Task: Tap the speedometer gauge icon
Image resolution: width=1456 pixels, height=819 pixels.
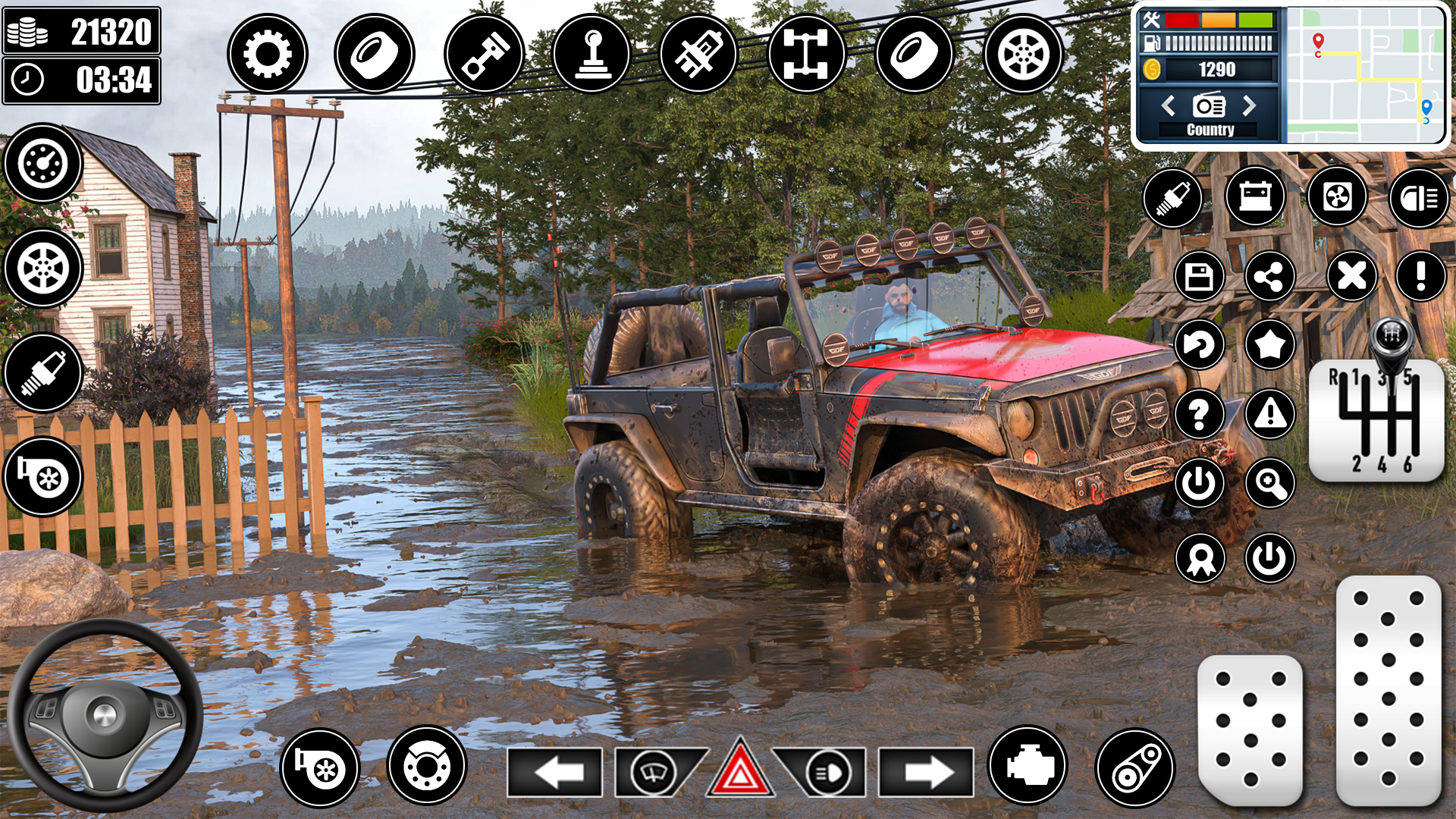Action: click(43, 163)
